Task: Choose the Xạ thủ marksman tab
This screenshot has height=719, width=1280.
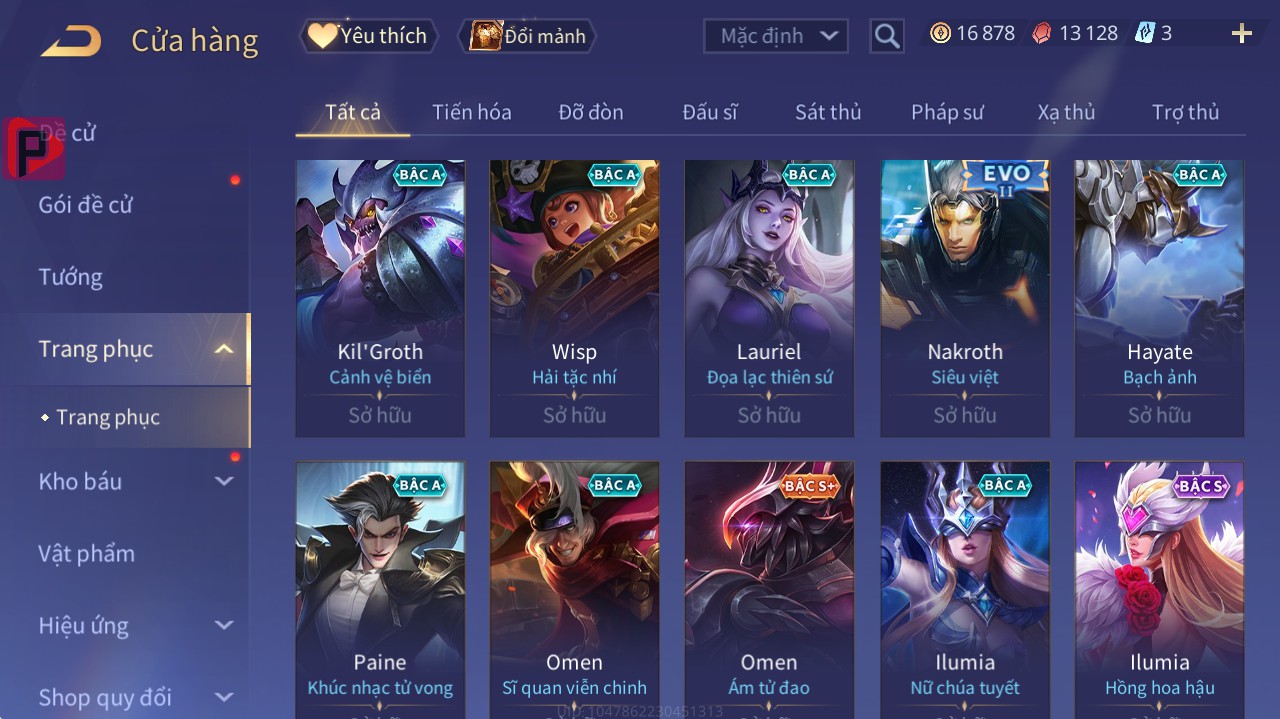Action: tap(1066, 112)
